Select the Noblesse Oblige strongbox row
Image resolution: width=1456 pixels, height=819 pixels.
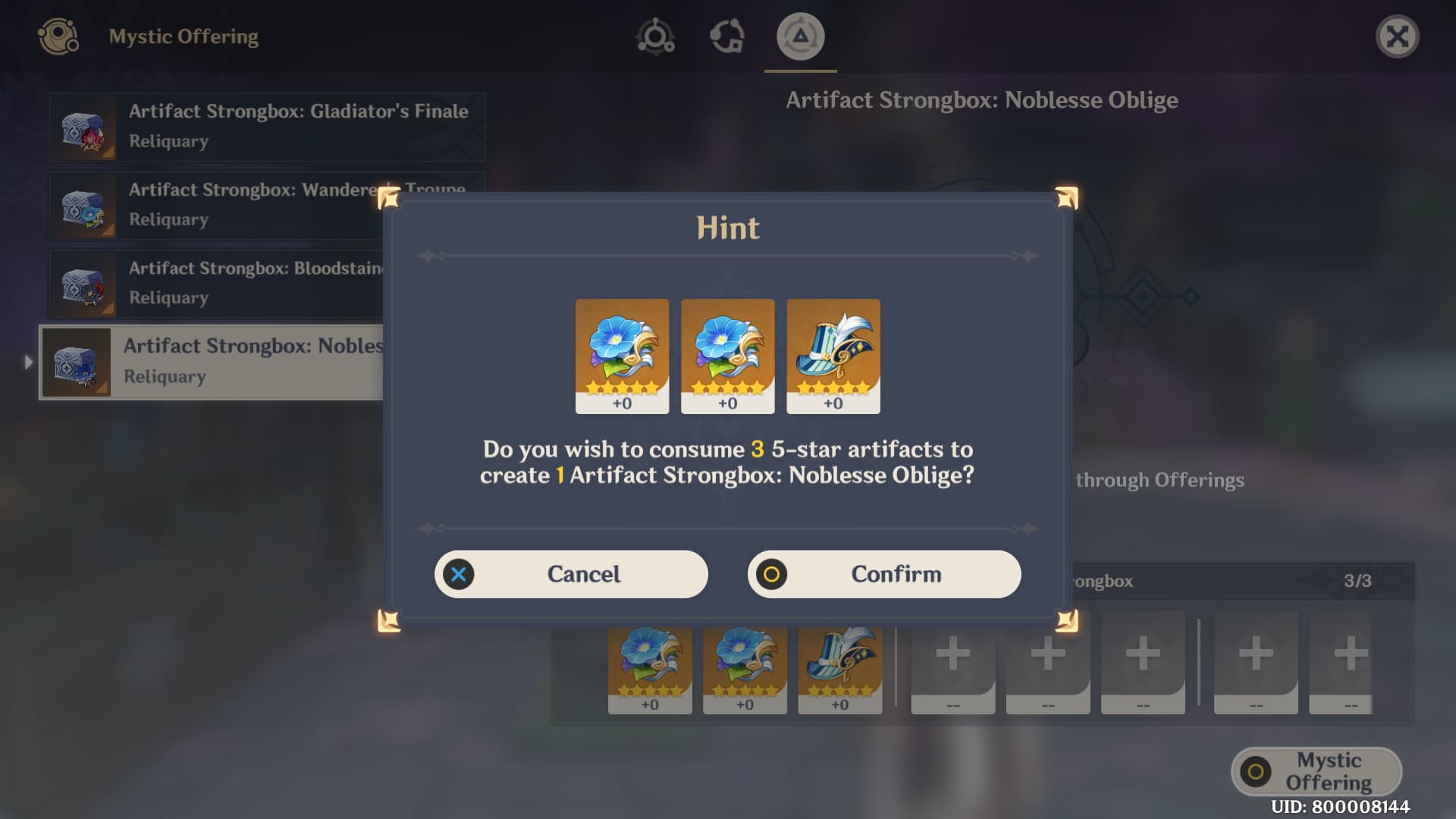212,362
